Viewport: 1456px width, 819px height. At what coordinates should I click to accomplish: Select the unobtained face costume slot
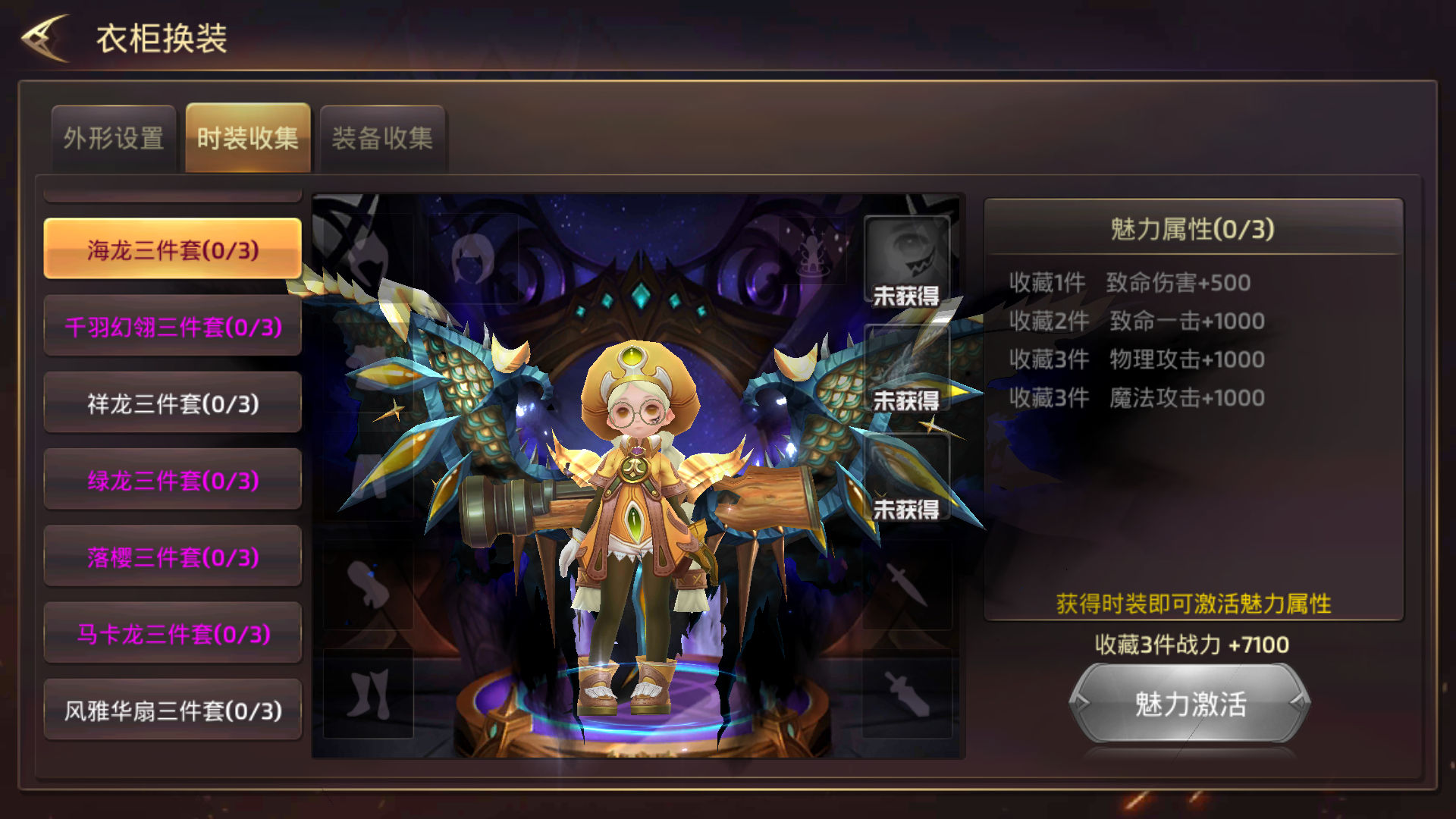tap(907, 261)
